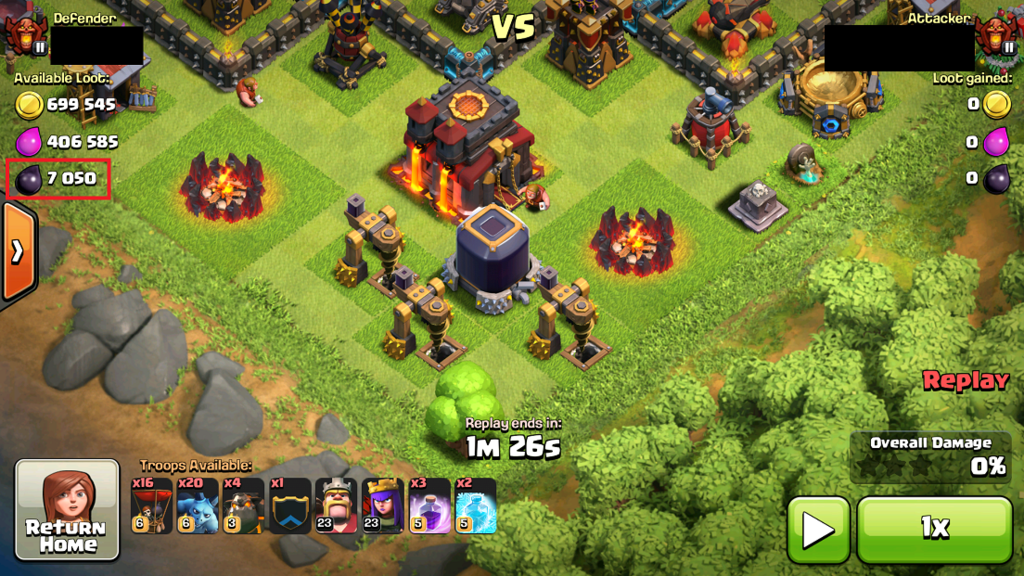Screen dimensions: 1024x576
Task: Return Home from the replay
Action: (x=67, y=510)
